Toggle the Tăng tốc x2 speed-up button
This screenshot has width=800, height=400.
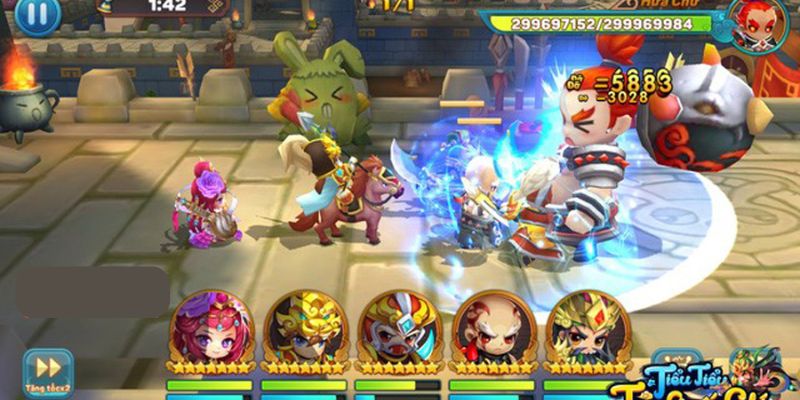tap(47, 371)
